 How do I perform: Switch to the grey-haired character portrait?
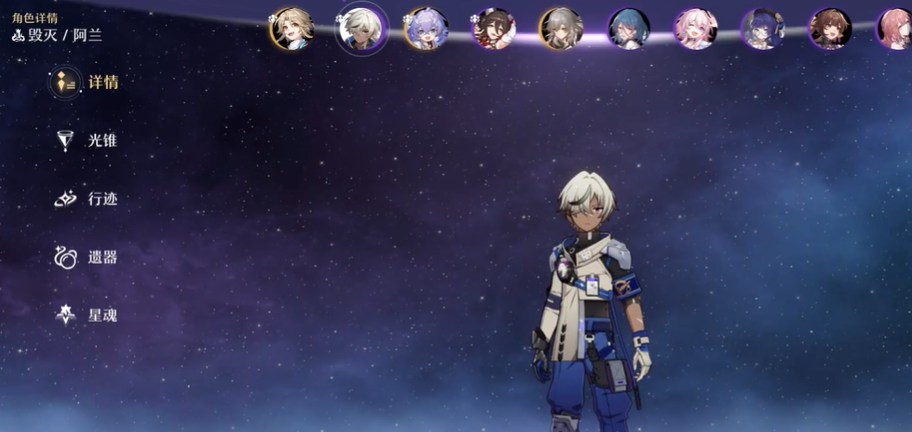[x=561, y=29]
